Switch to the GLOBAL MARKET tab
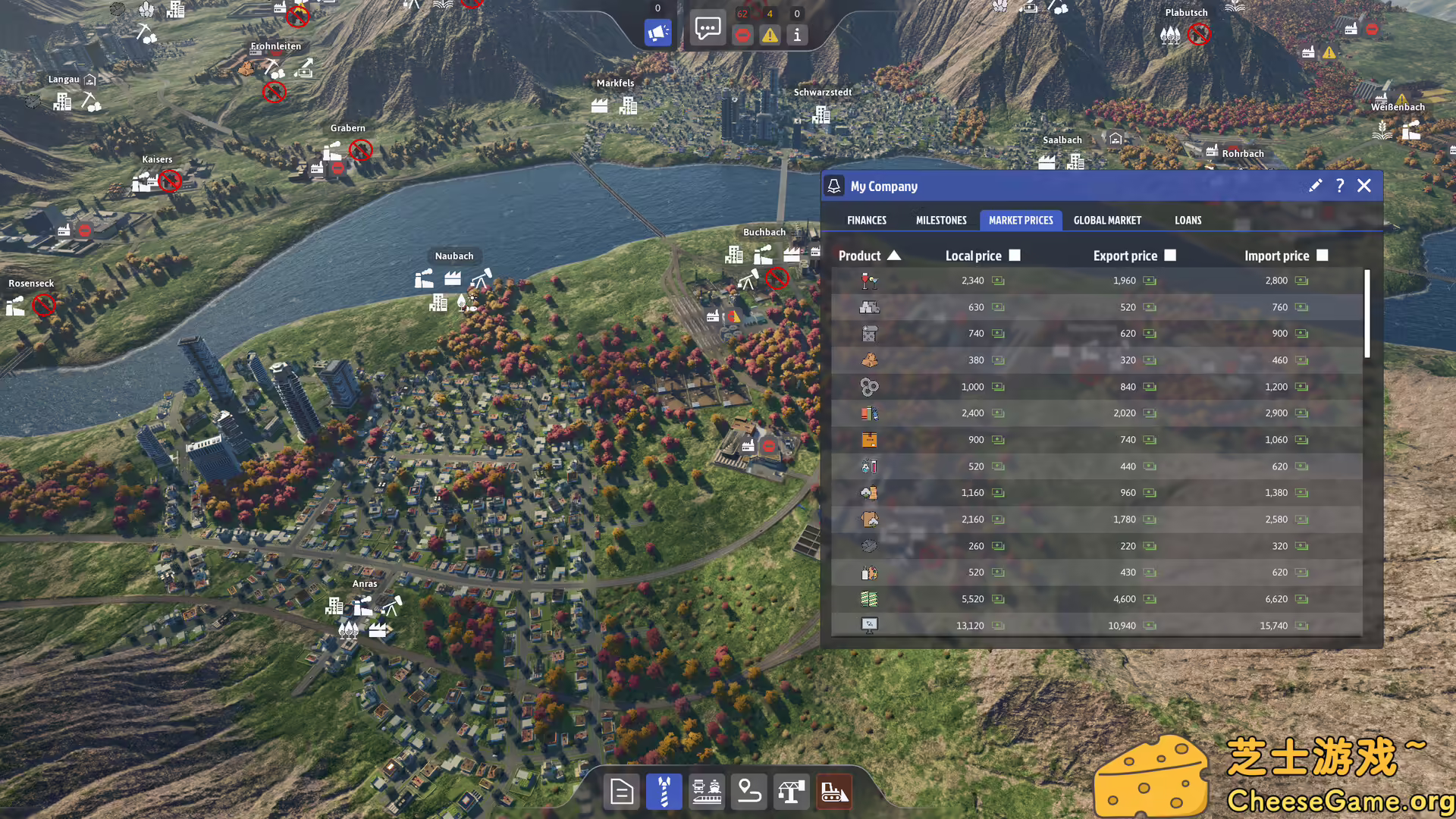 click(1107, 220)
